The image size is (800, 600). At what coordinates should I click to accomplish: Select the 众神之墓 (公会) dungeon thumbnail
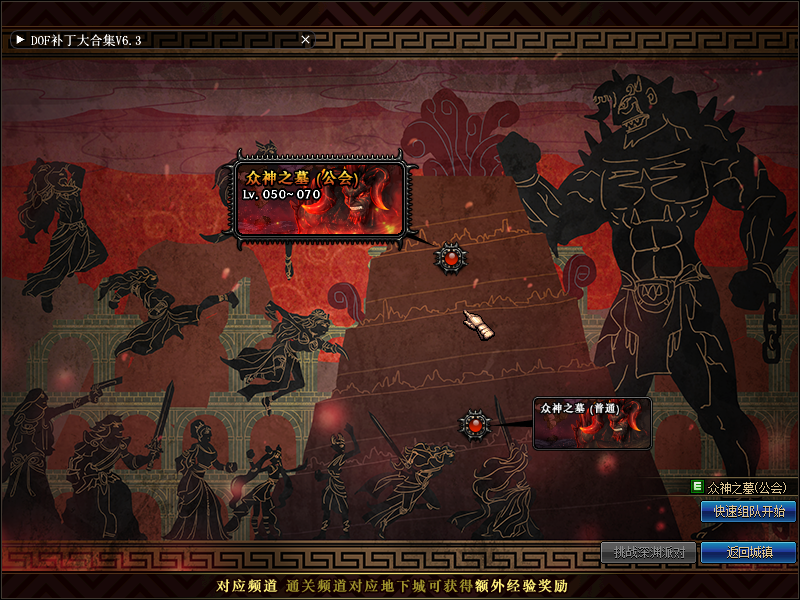(320, 198)
